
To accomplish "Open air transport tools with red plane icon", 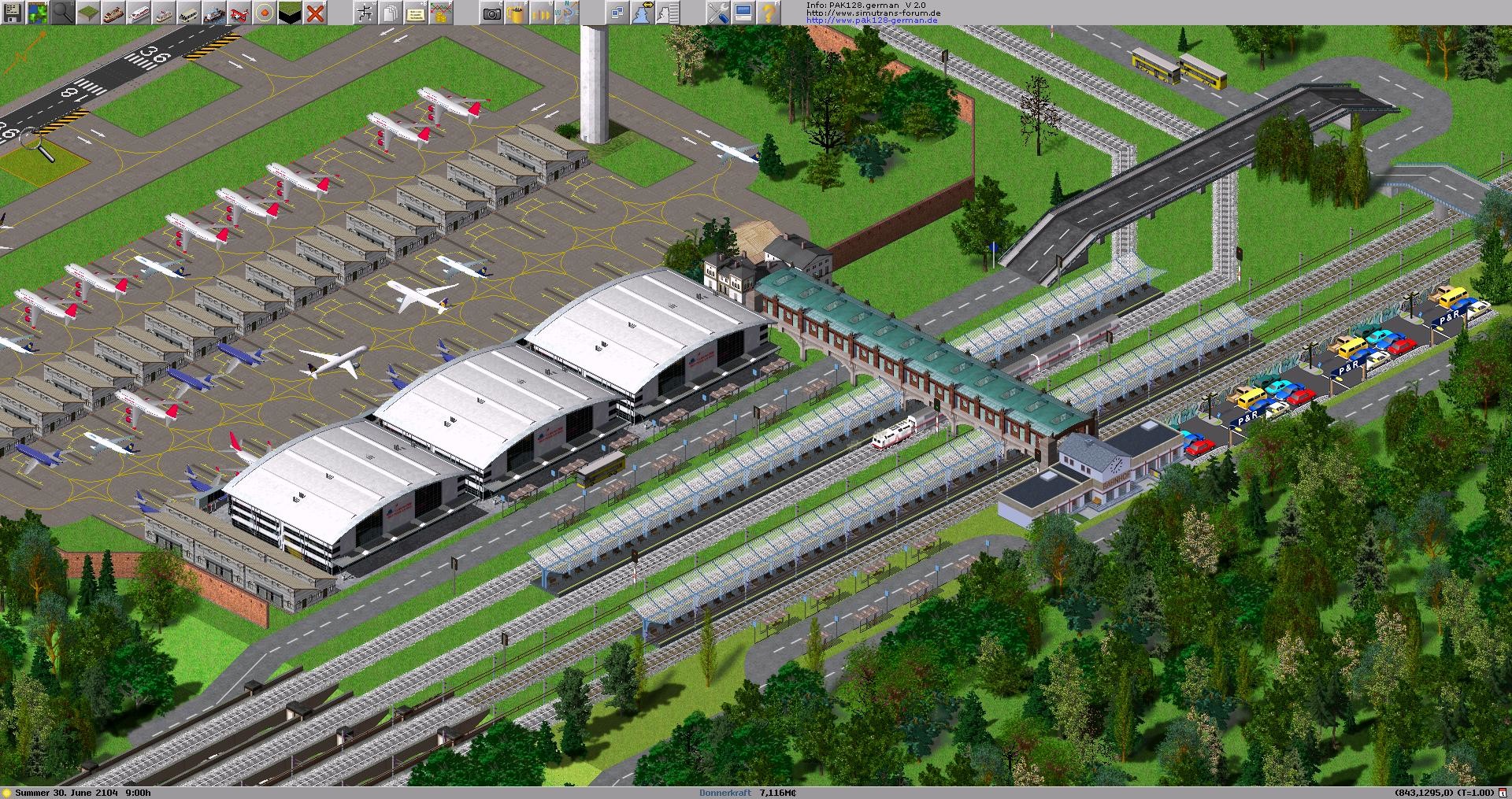I will click(x=241, y=11).
